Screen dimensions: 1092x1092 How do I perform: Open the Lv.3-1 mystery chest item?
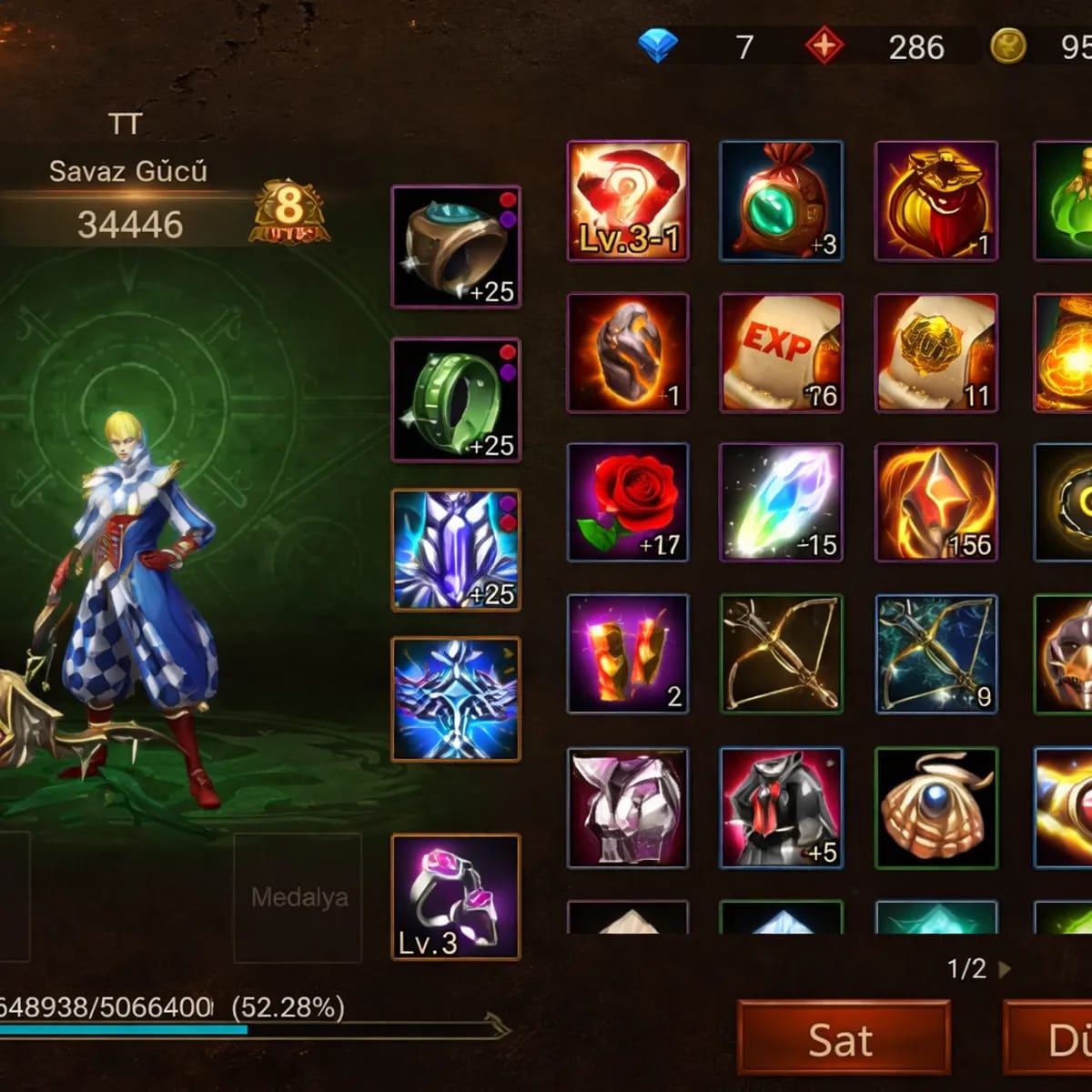click(x=628, y=201)
